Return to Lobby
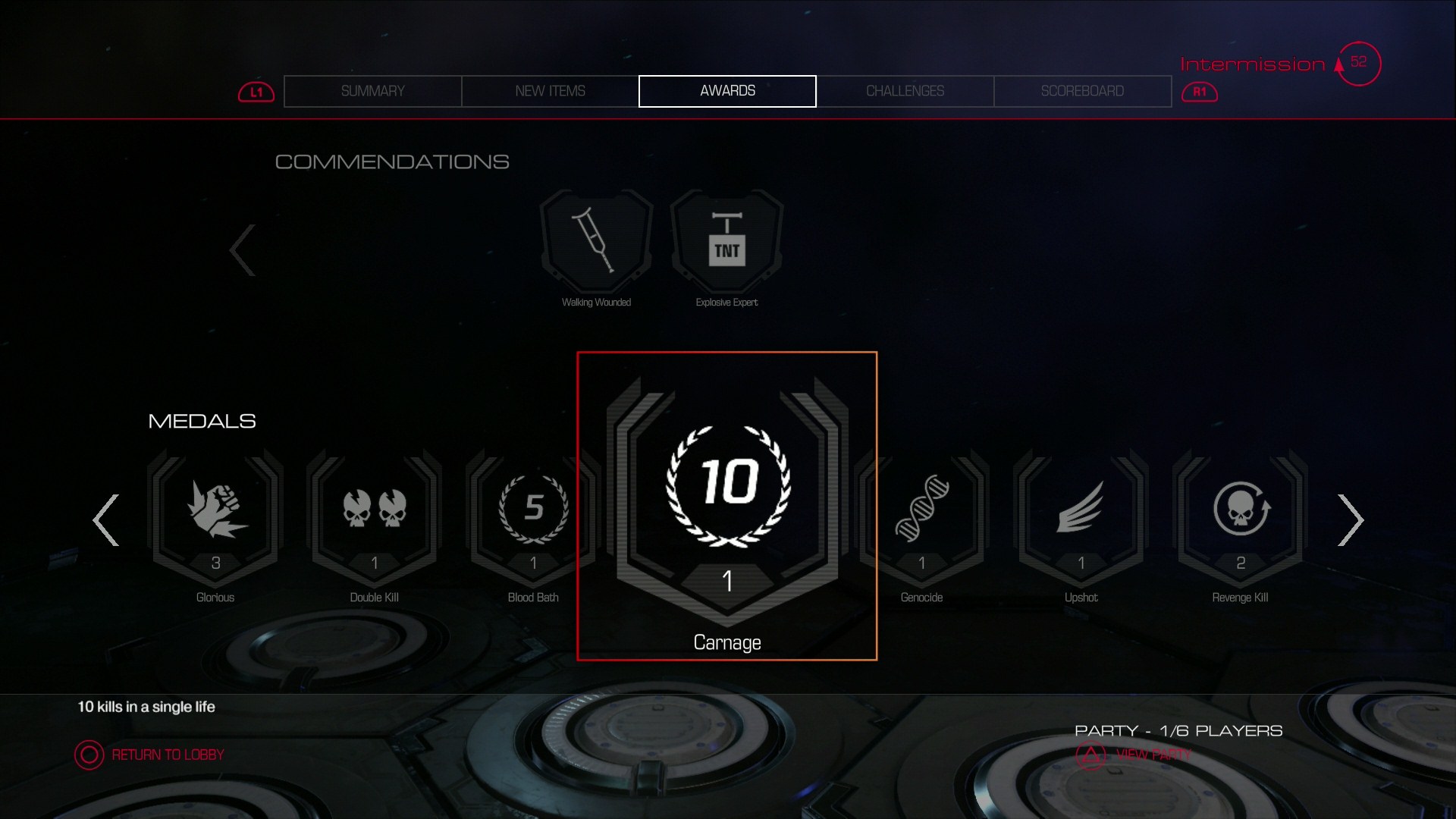The height and width of the screenshot is (819, 1456). click(152, 755)
